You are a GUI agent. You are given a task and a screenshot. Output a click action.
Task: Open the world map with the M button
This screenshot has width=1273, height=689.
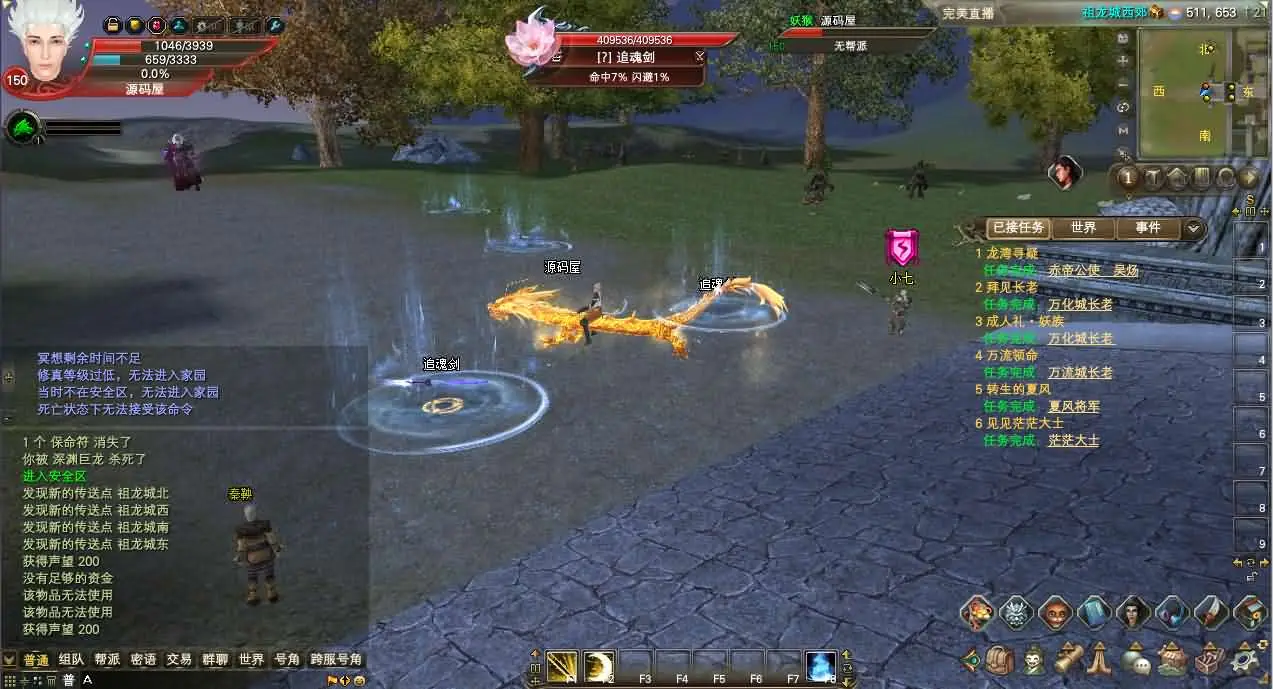pos(1124,130)
